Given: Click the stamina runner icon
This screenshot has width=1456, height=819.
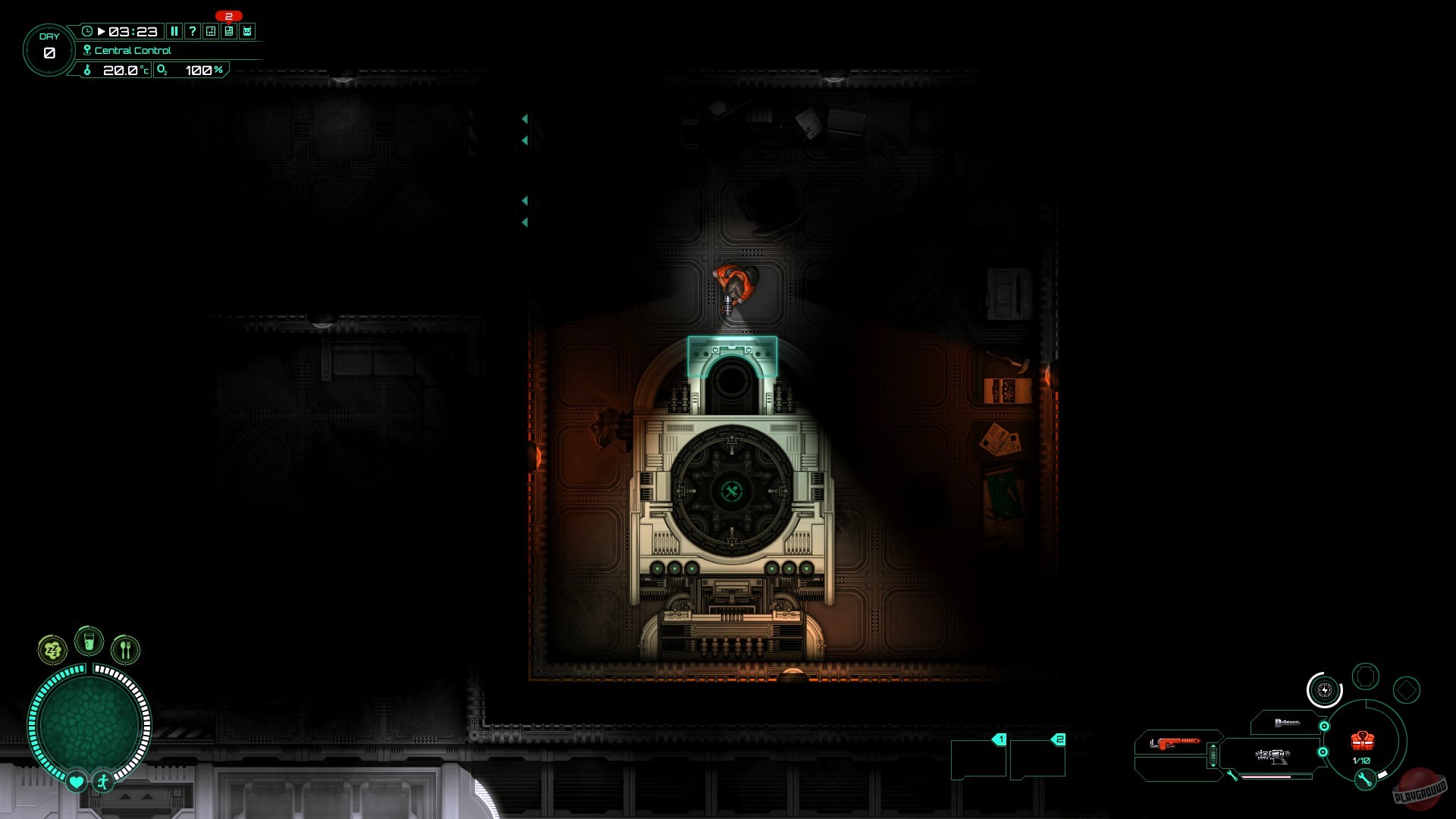Looking at the screenshot, I should click(101, 781).
